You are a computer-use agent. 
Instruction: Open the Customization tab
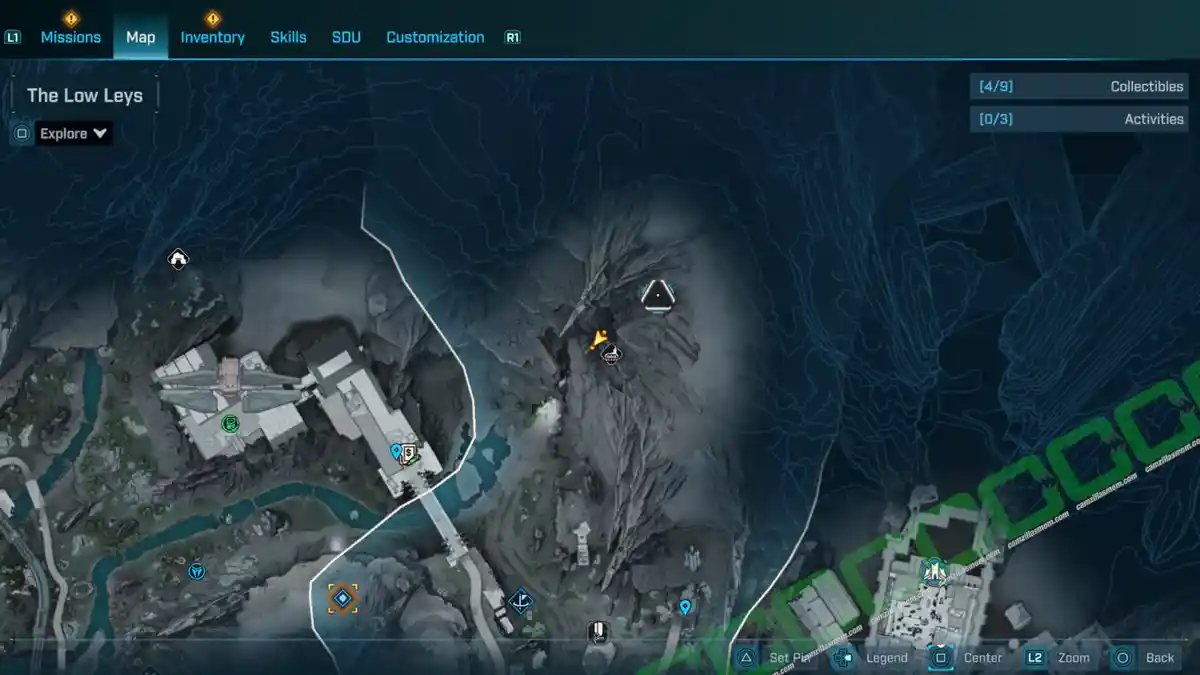click(435, 37)
